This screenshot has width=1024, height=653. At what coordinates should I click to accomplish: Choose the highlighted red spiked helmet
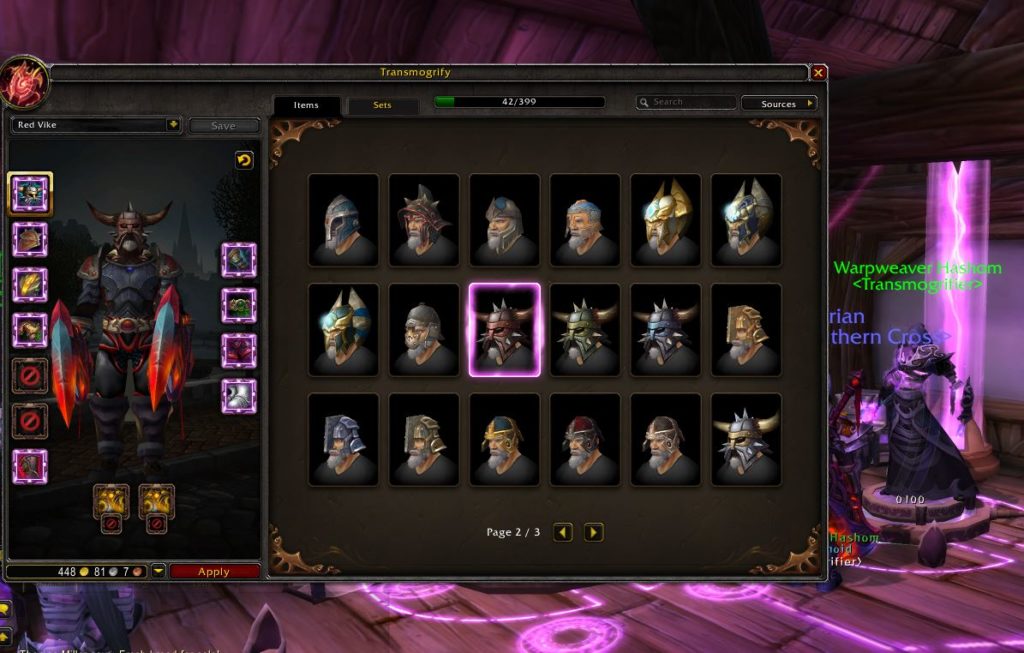click(505, 329)
